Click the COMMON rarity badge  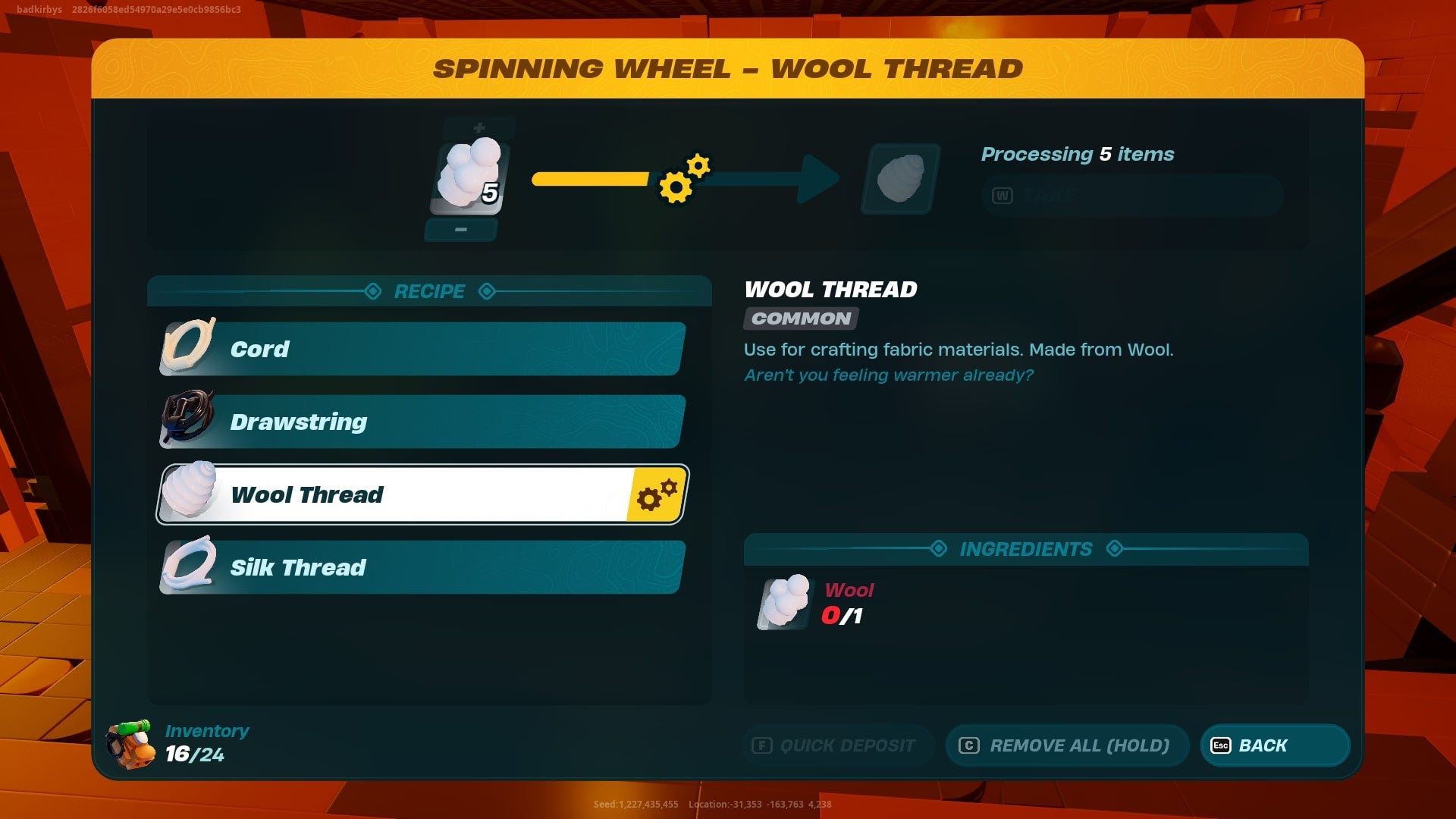799,318
